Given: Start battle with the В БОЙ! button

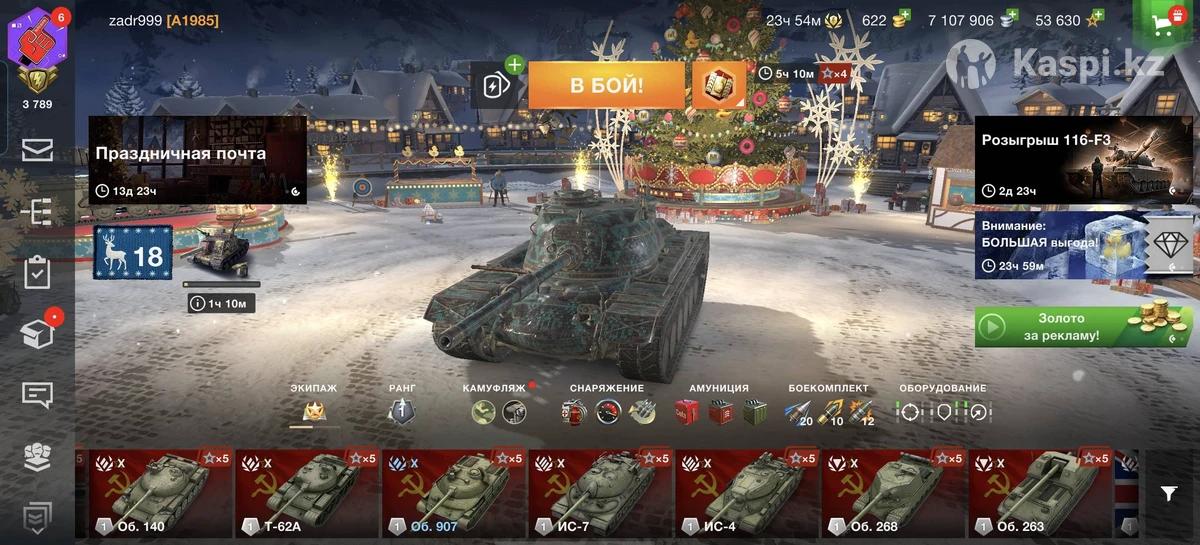Looking at the screenshot, I should [606, 85].
